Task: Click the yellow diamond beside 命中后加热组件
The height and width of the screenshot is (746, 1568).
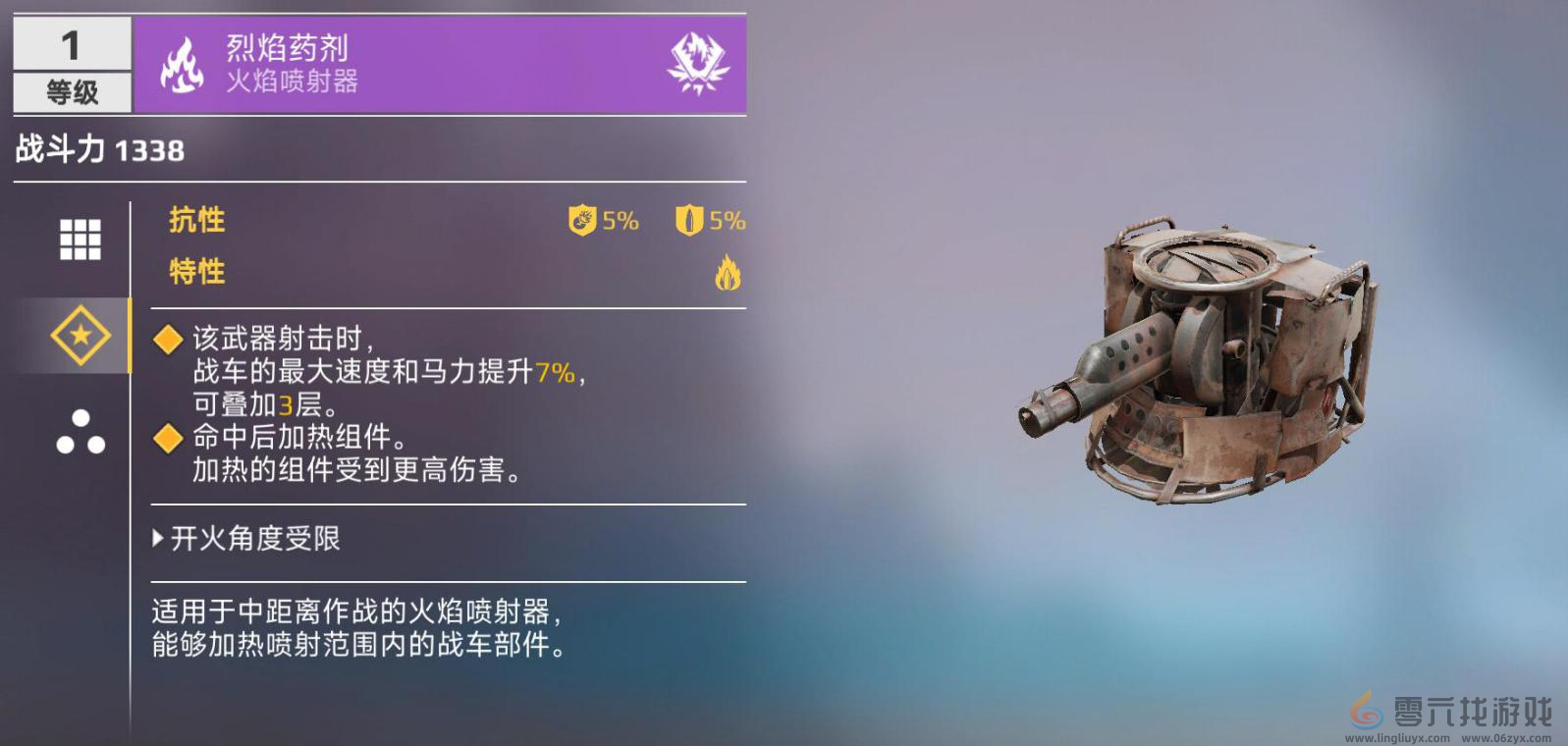Action: 166,438
